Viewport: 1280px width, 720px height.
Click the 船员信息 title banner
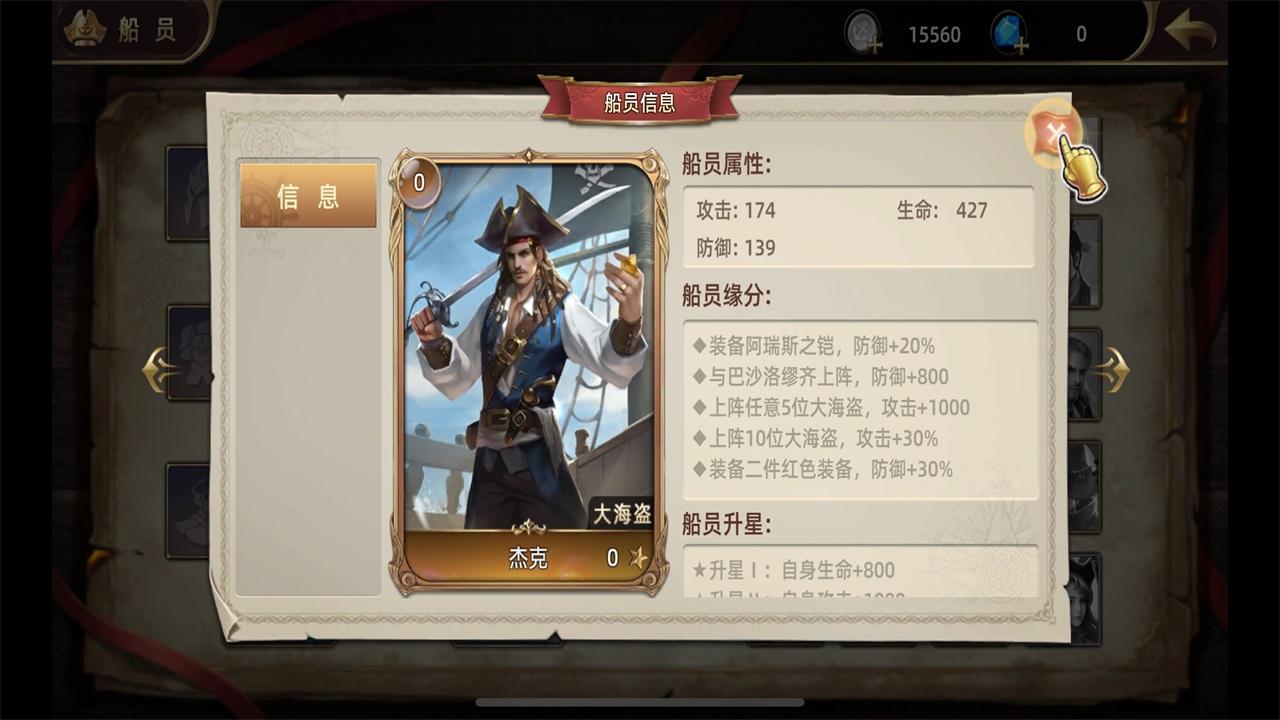tap(640, 102)
